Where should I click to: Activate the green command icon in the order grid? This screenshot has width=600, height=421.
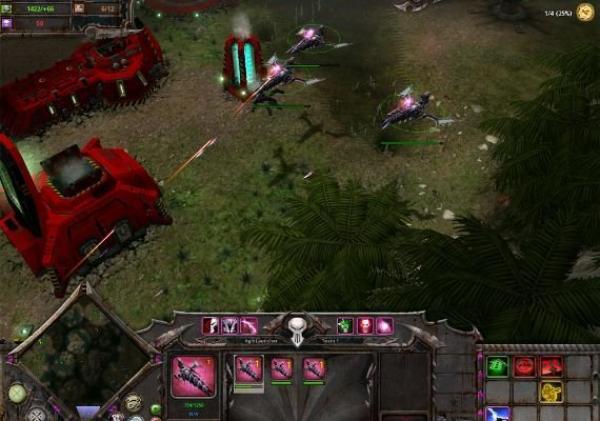[x=497, y=367]
